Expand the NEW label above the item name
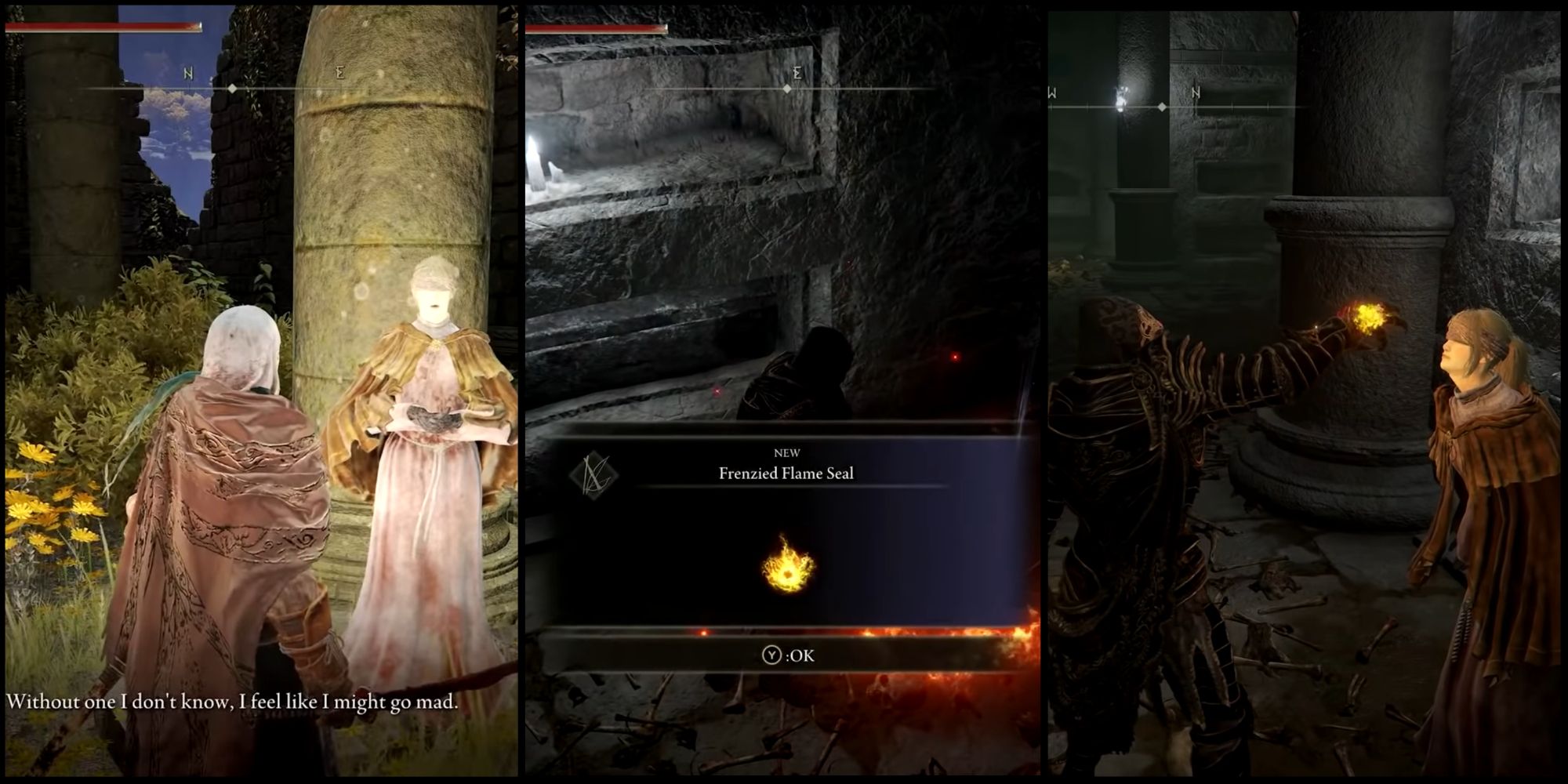The image size is (1568, 784). point(786,452)
